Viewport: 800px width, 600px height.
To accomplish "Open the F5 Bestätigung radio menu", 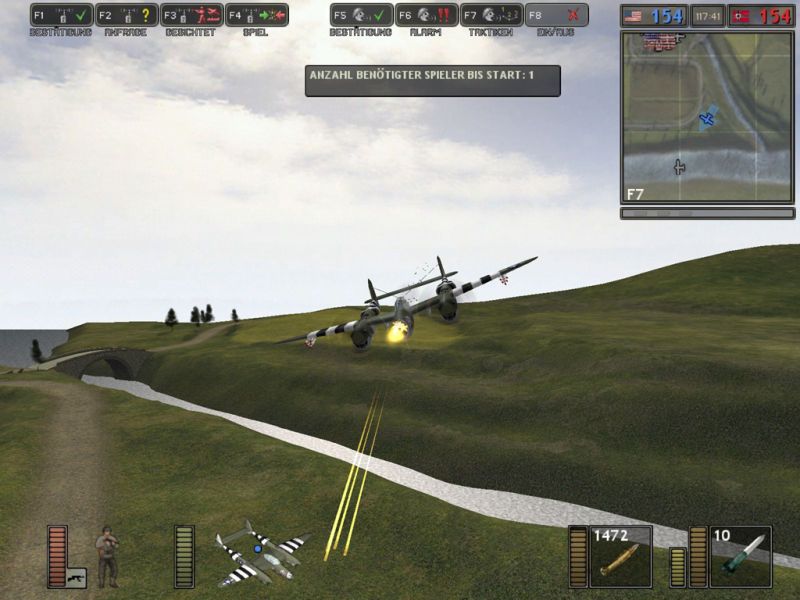I will pyautogui.click(x=361, y=15).
